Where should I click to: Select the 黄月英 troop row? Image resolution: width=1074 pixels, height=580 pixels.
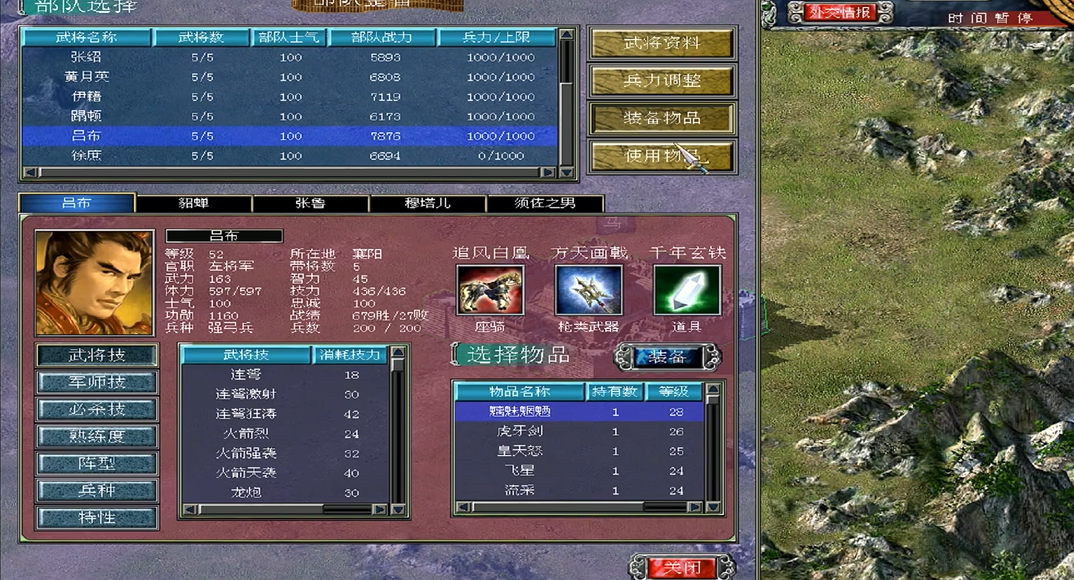coord(290,77)
